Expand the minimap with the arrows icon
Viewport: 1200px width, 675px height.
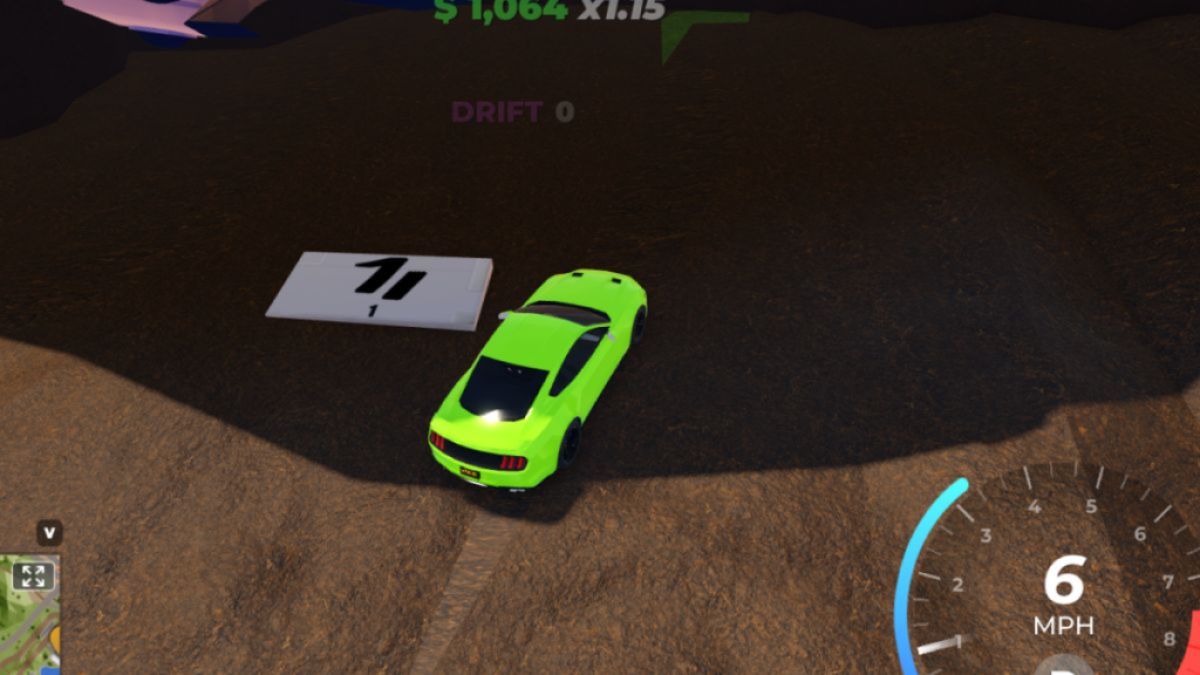[x=33, y=575]
